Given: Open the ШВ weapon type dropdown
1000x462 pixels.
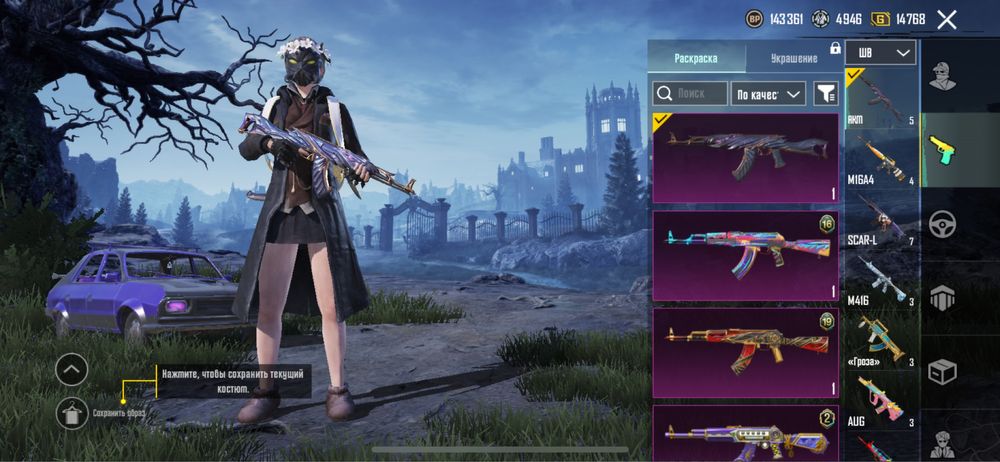Looking at the screenshot, I should click(x=880, y=53).
